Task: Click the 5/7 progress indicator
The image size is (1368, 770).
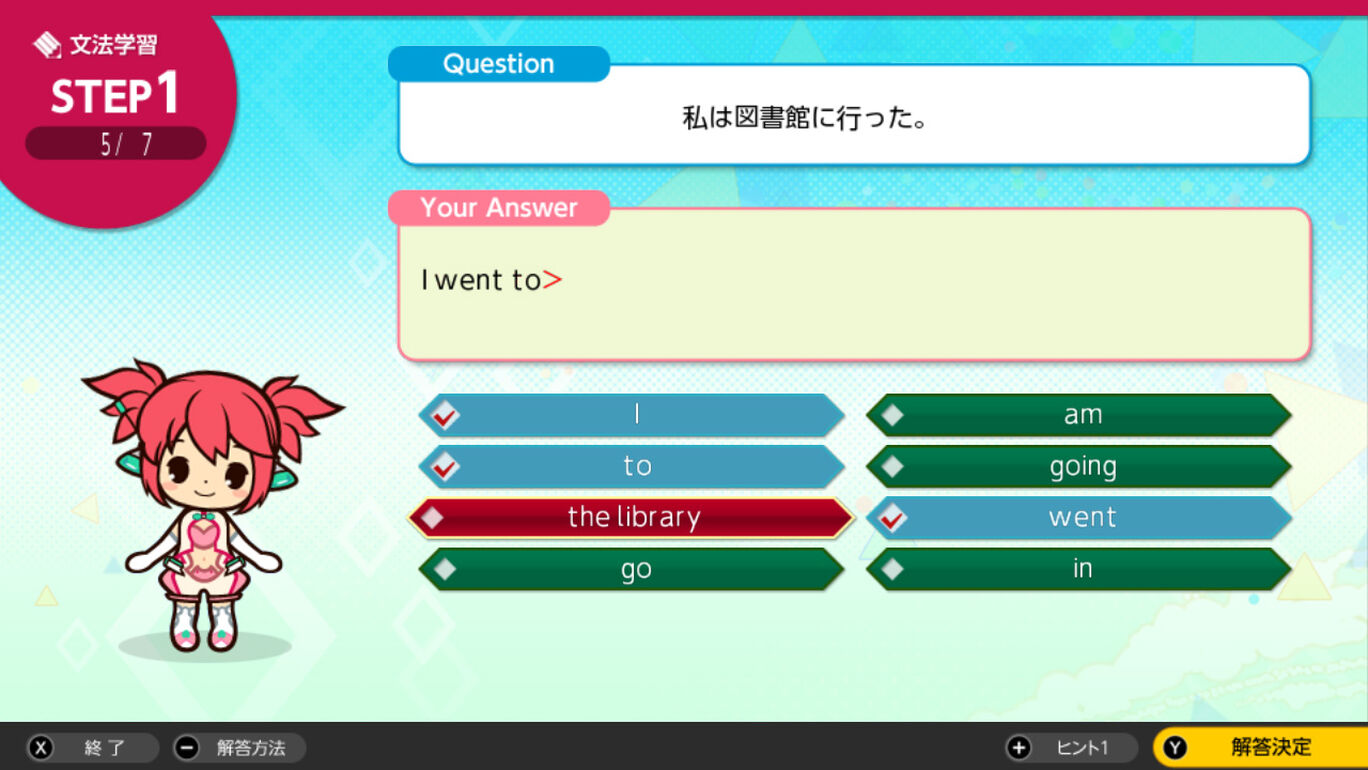Action: coord(115,143)
